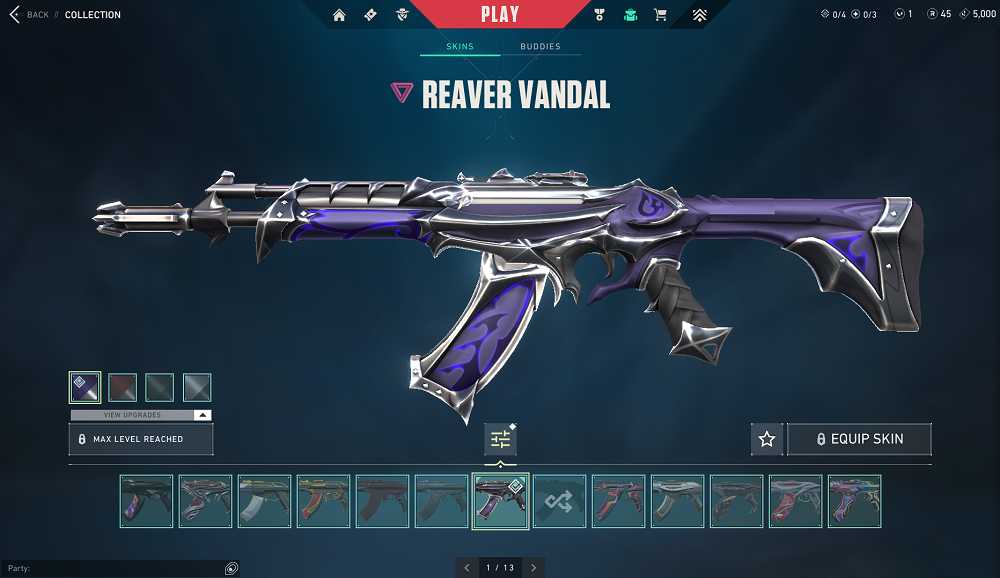Open the home screen from the top bar

pos(339,15)
